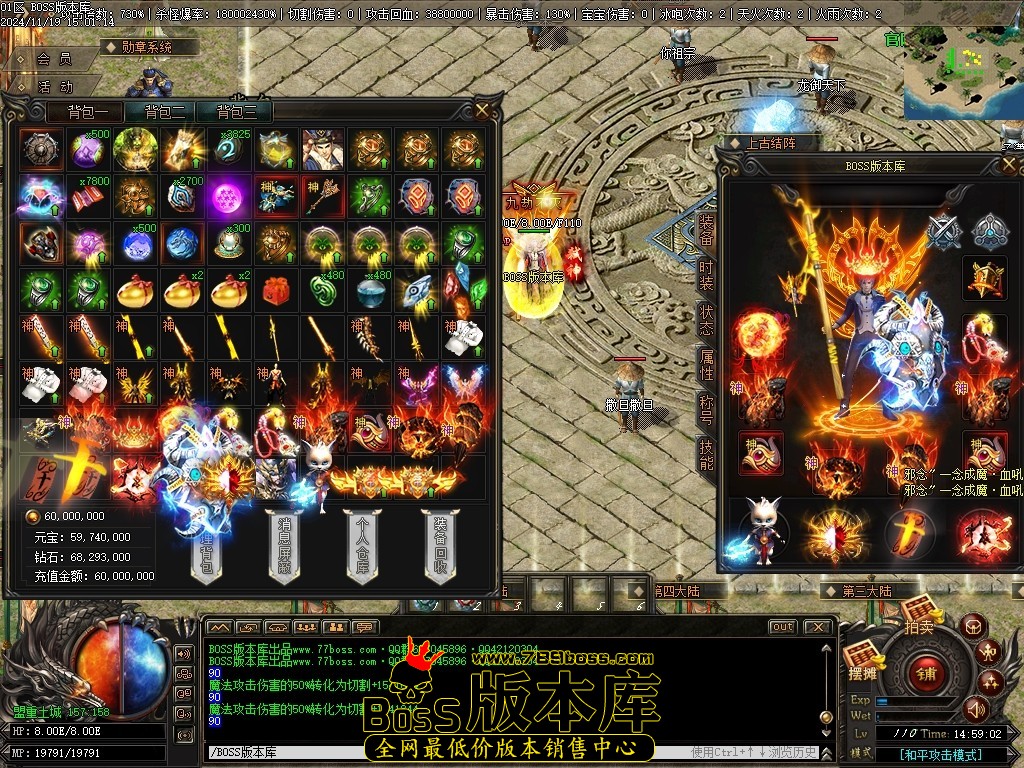This screenshot has height=768, width=1024.
Task: Open the 技能 skills tab
Action: pyautogui.click(x=706, y=455)
